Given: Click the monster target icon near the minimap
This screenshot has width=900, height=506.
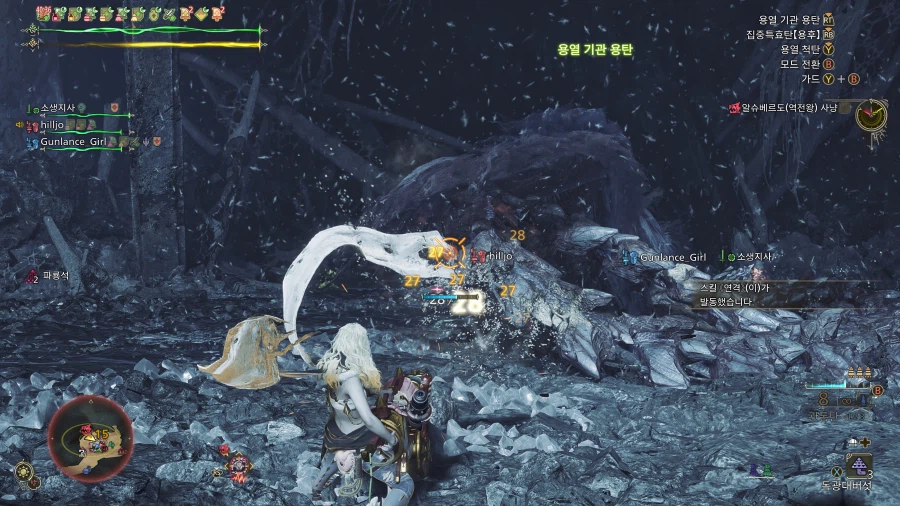Looking at the screenshot, I should click(238, 464).
